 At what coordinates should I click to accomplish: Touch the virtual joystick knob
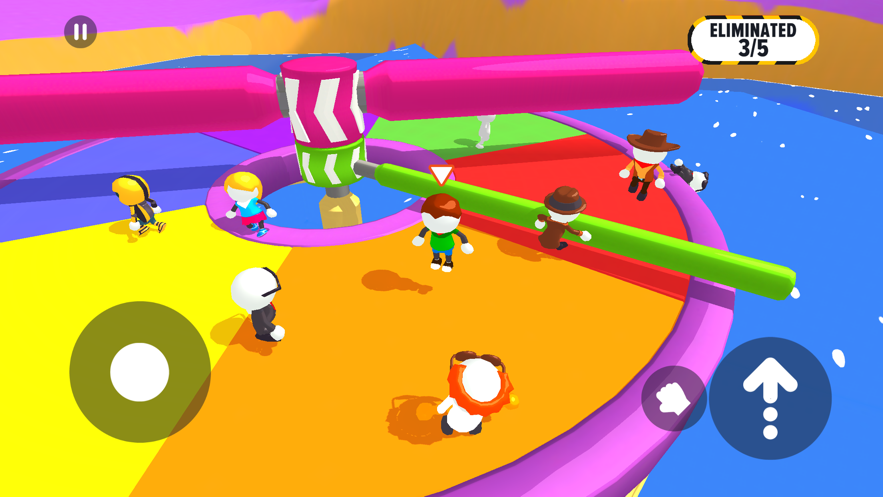(139, 372)
